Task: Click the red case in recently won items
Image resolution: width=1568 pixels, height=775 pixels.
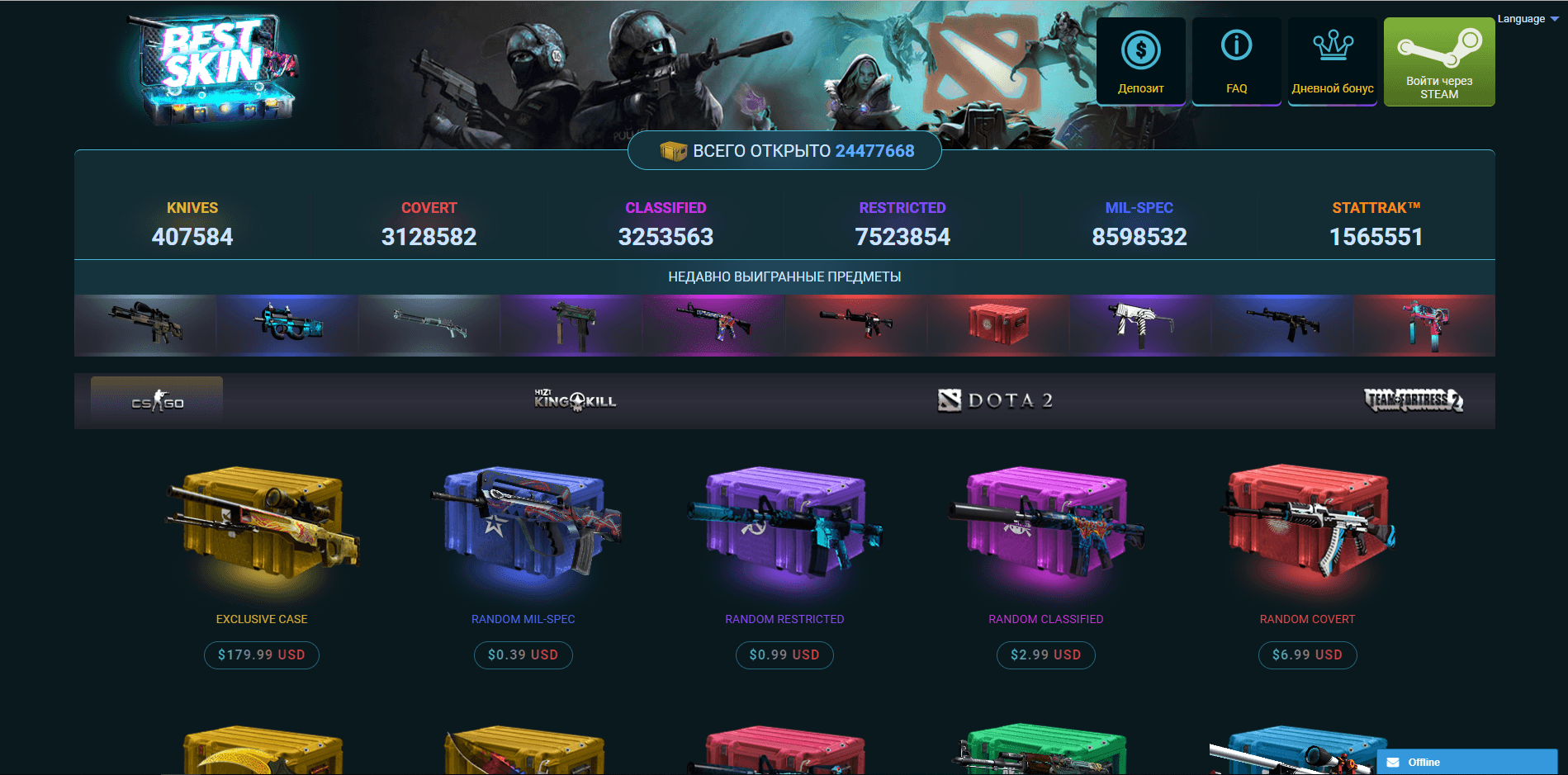Action: tap(998, 324)
